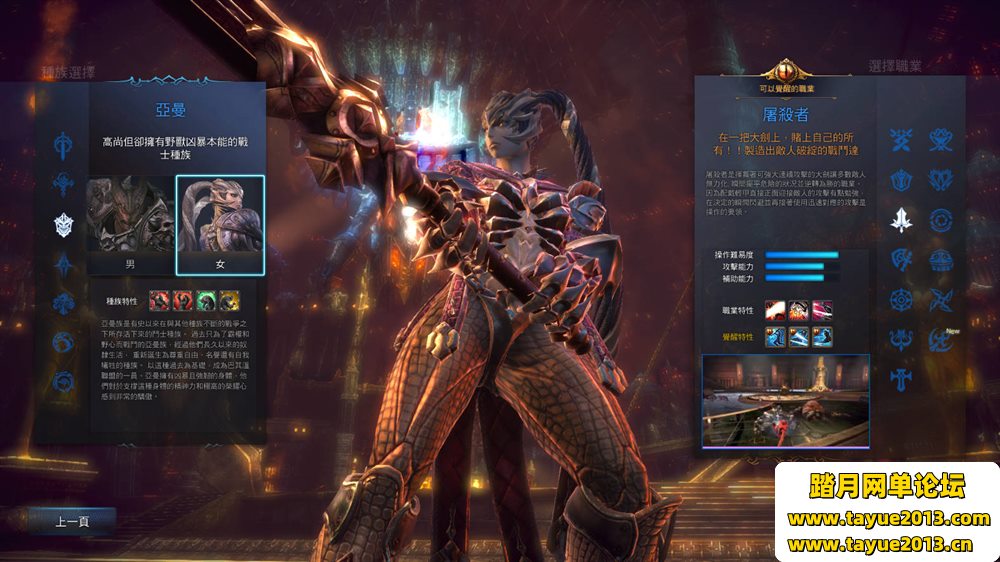Choose the crossed-swords class icon

click(902, 141)
